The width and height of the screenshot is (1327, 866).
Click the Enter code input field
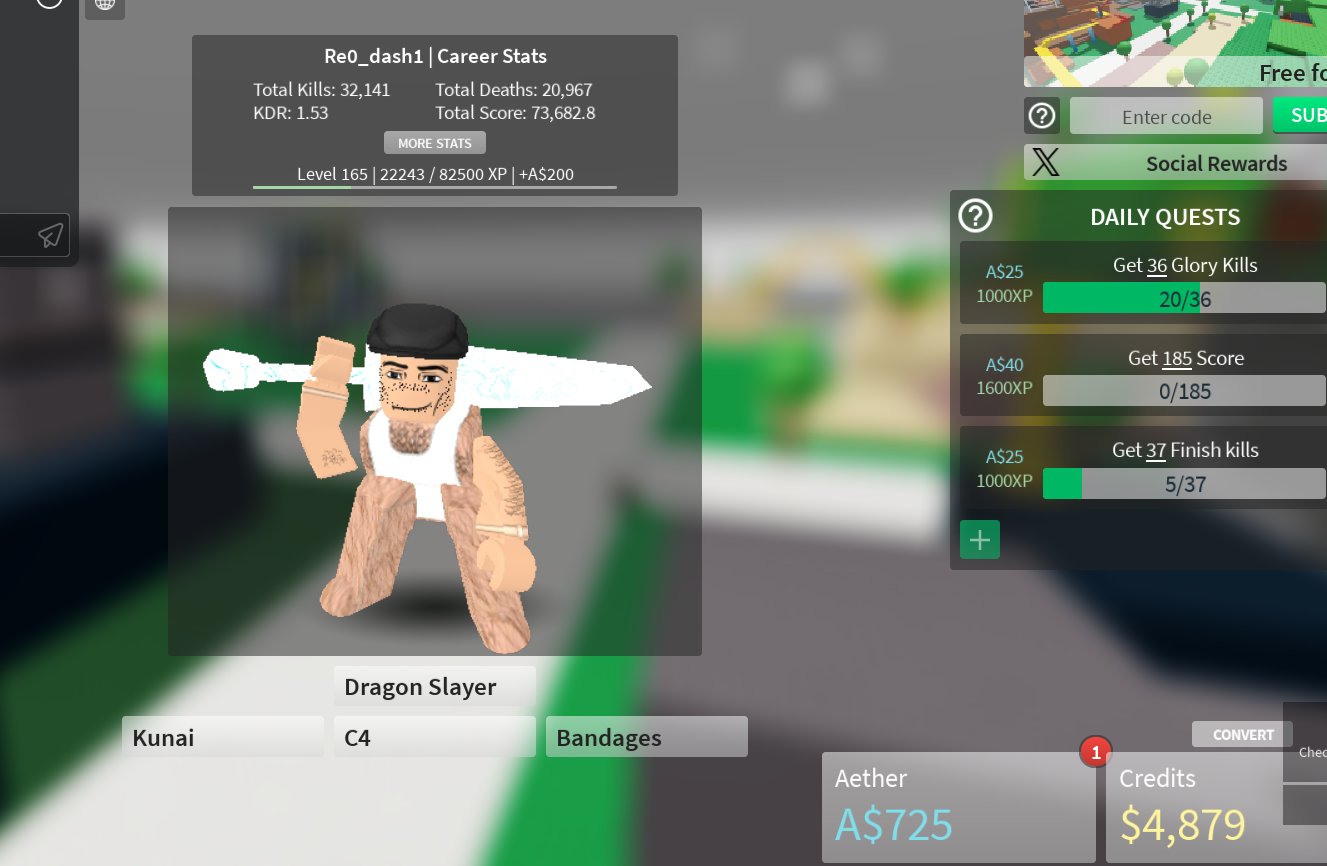pos(1166,115)
